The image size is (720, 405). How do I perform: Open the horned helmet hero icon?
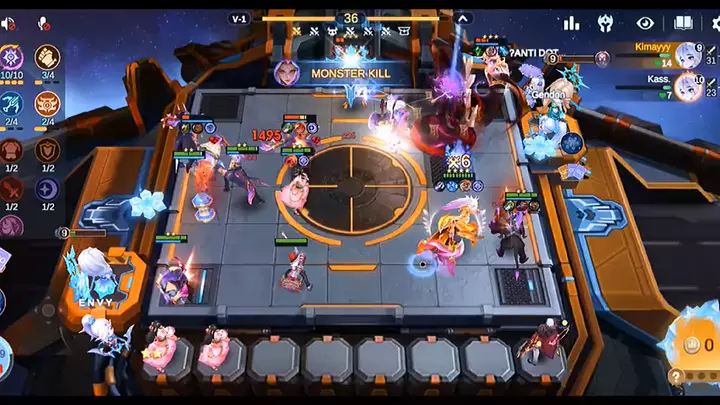coord(606,22)
